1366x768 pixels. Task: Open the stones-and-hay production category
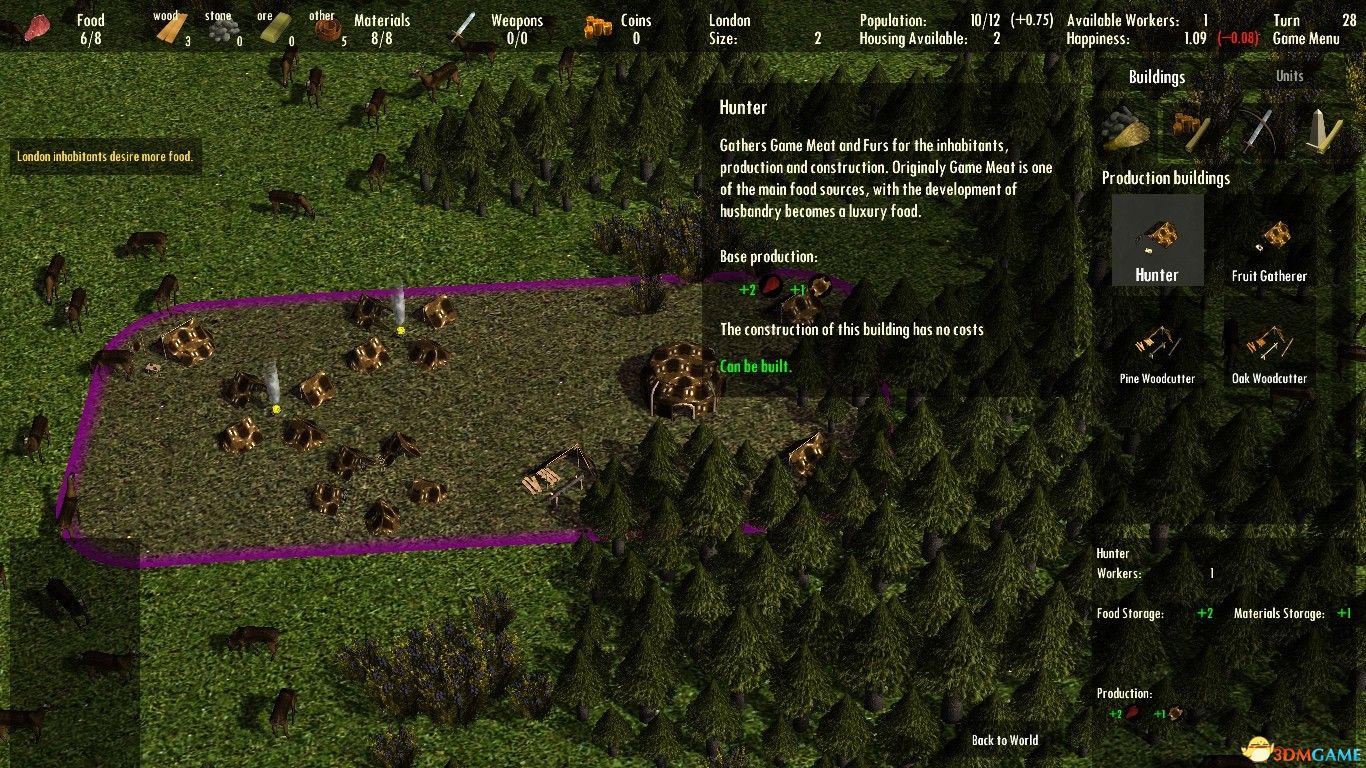pyautogui.click(x=1128, y=128)
